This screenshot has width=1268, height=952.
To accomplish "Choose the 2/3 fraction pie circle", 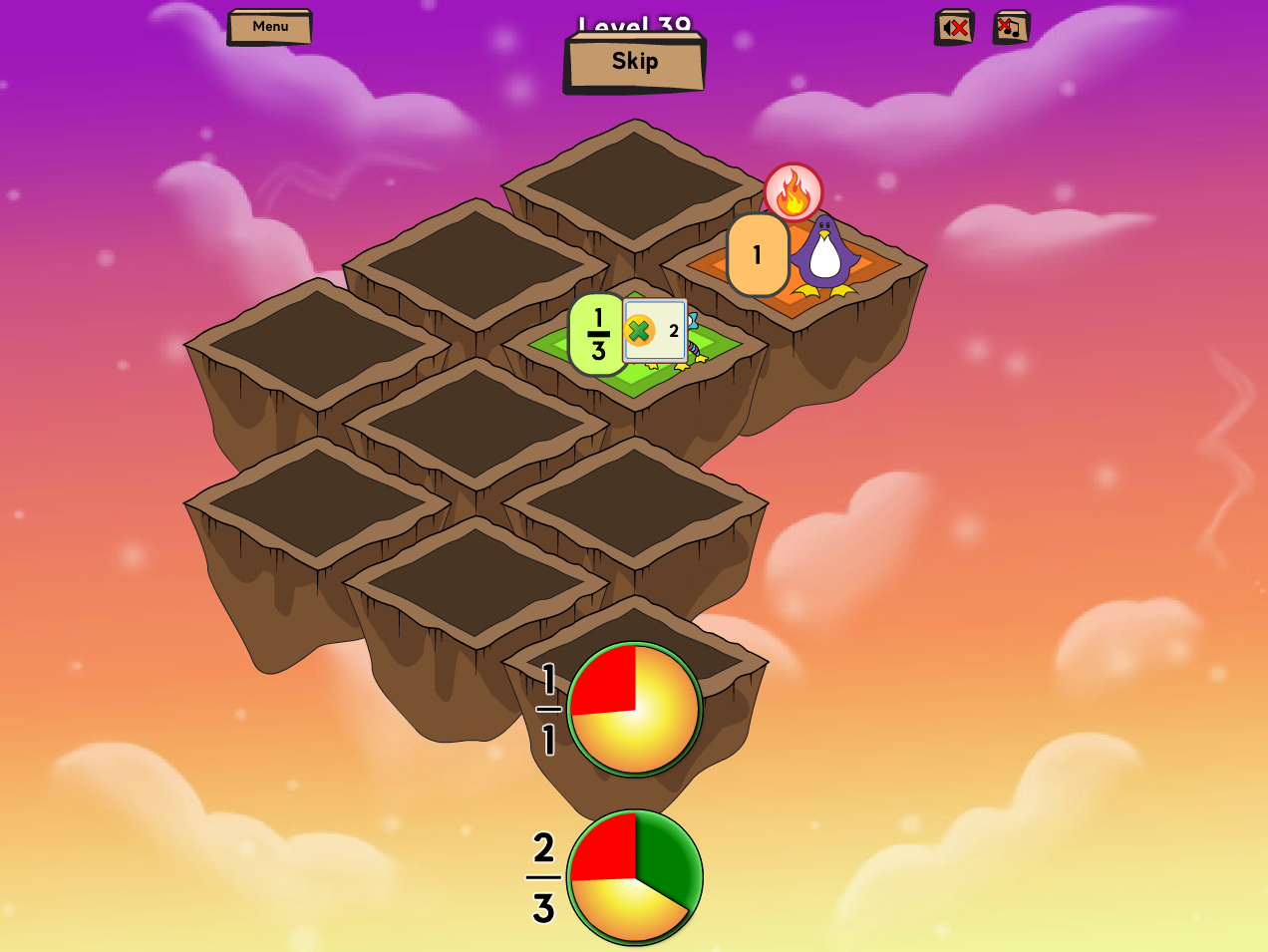I will [635, 877].
